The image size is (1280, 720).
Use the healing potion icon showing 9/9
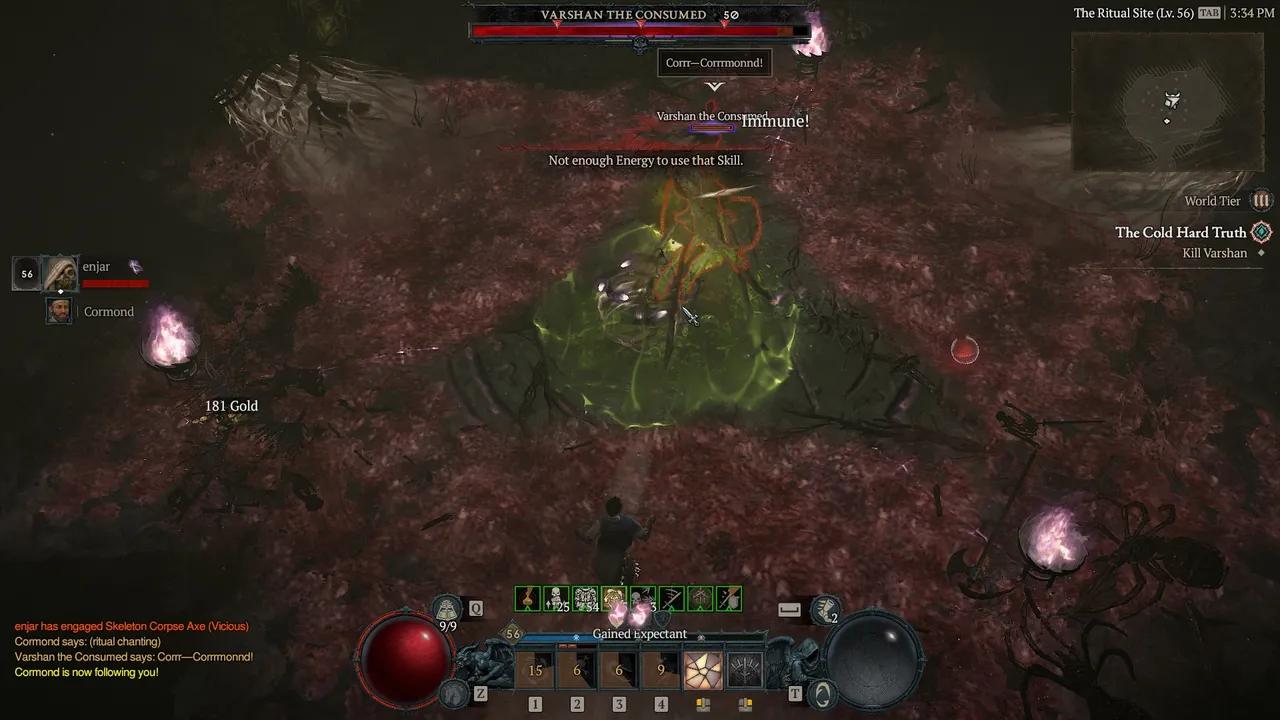448,609
